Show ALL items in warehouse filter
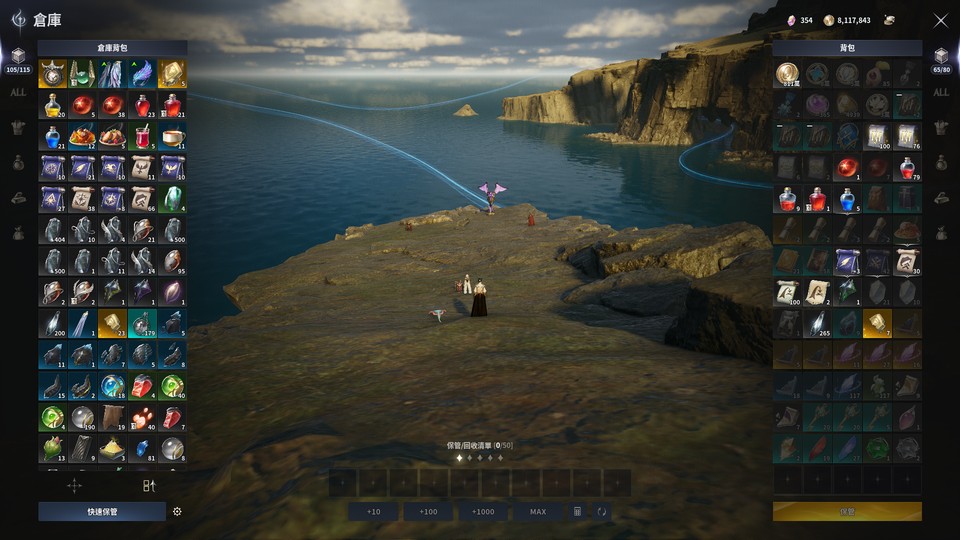Image resolution: width=960 pixels, height=540 pixels. tap(18, 93)
